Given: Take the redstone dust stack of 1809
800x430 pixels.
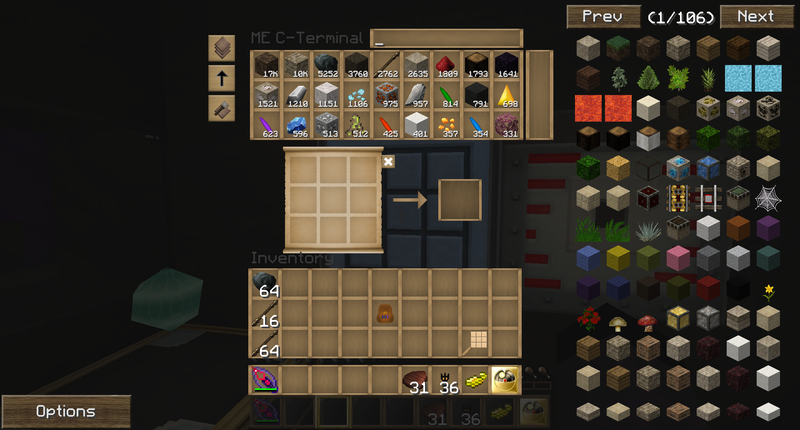Looking at the screenshot, I should point(447,66).
